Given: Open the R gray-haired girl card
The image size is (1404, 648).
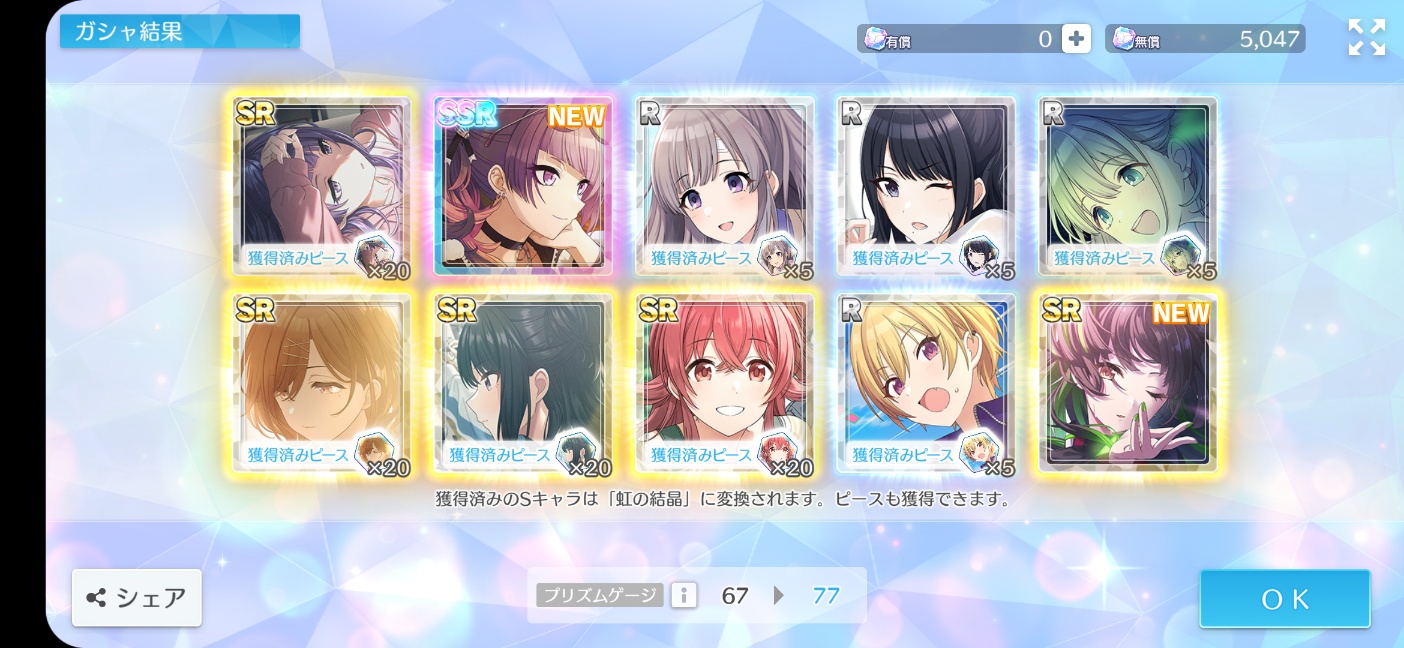Looking at the screenshot, I should [x=725, y=186].
